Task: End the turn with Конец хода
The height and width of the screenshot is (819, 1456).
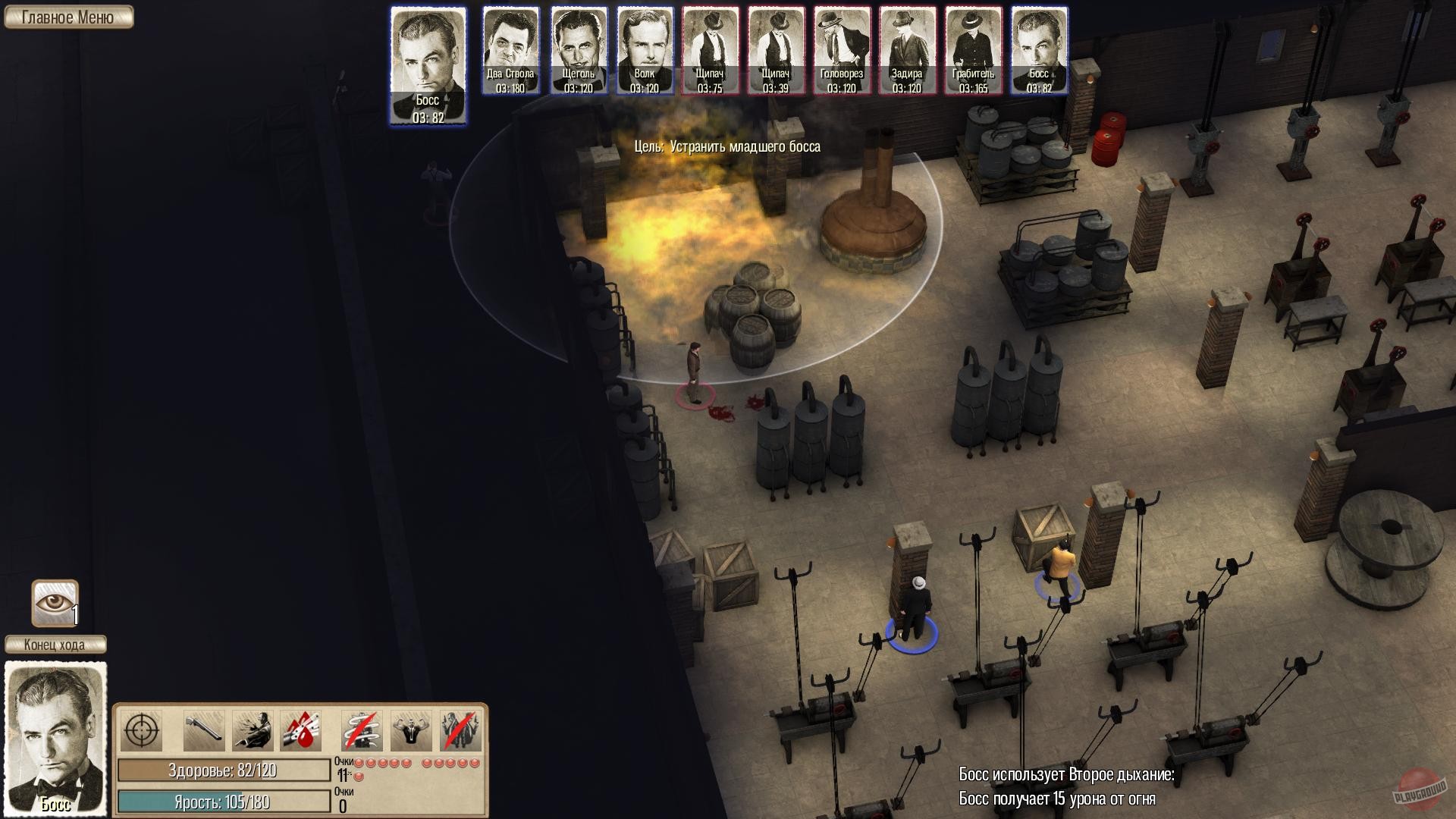Action: [x=55, y=645]
